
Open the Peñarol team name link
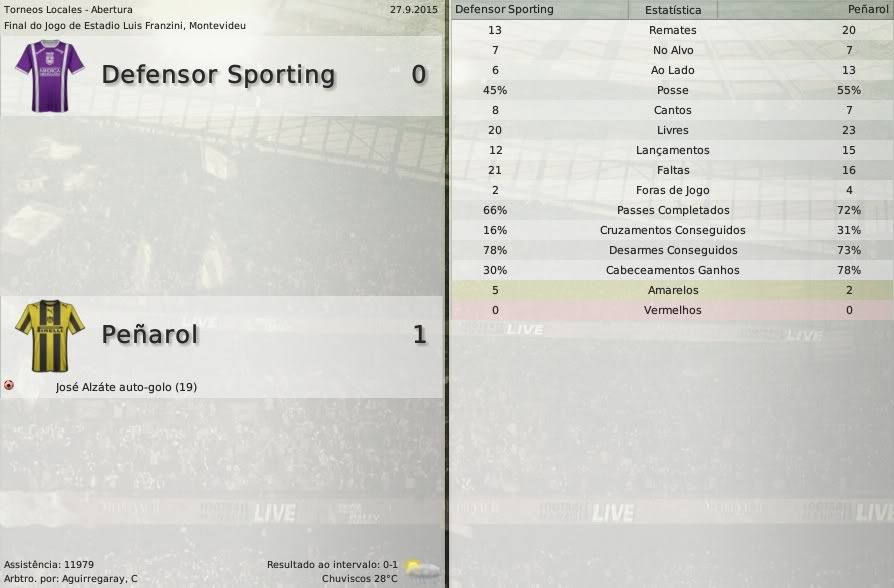[150, 334]
